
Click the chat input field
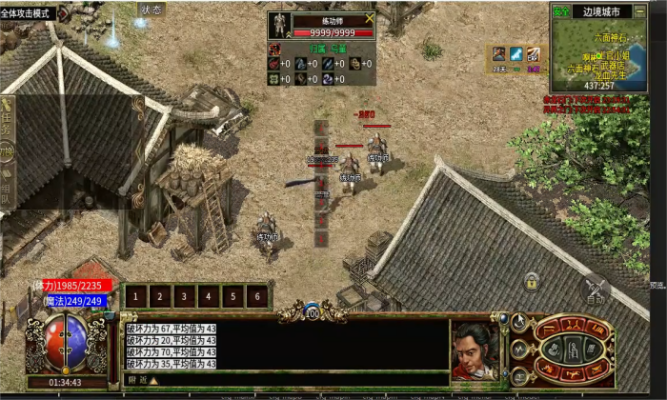(x=300, y=380)
